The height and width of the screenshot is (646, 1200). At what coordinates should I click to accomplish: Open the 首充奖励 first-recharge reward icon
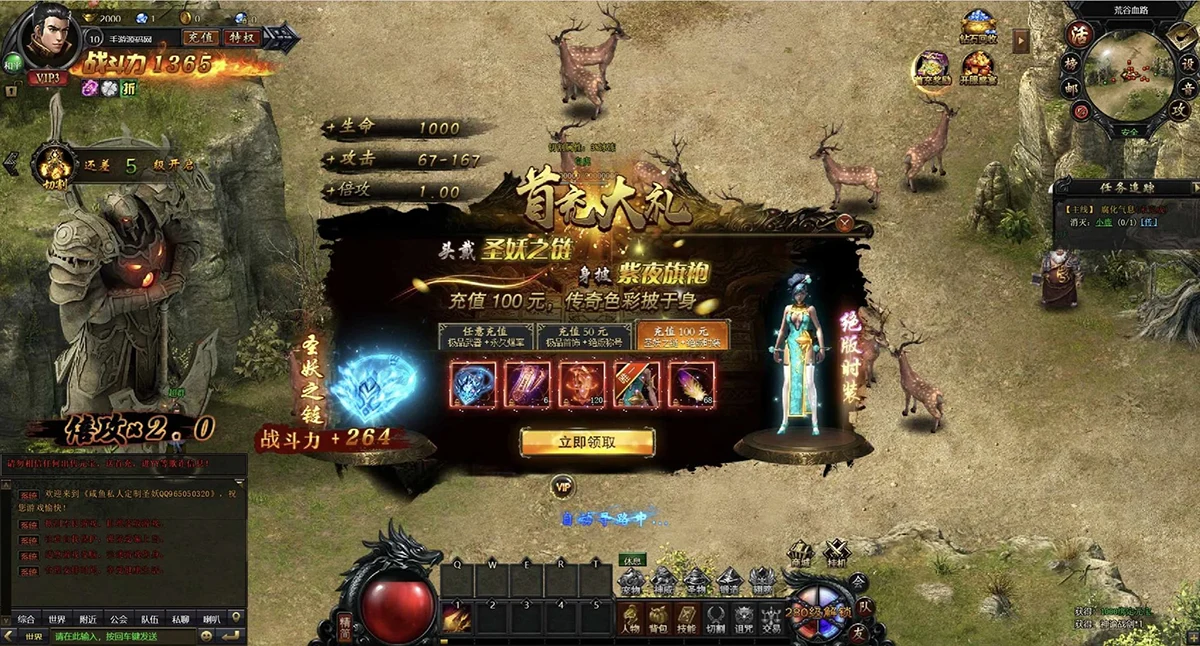(932, 66)
